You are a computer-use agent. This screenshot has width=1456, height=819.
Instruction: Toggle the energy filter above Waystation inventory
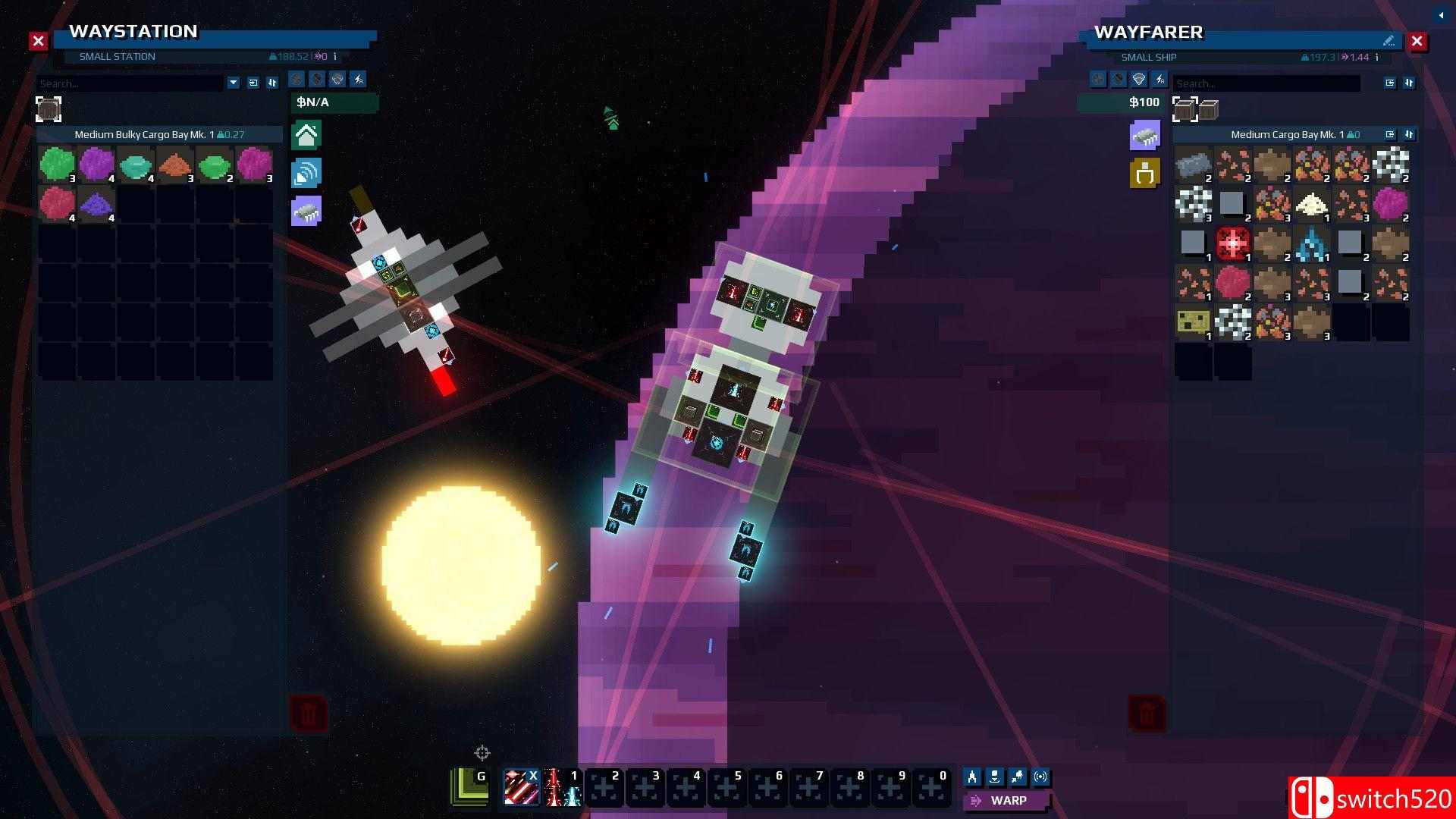click(357, 79)
